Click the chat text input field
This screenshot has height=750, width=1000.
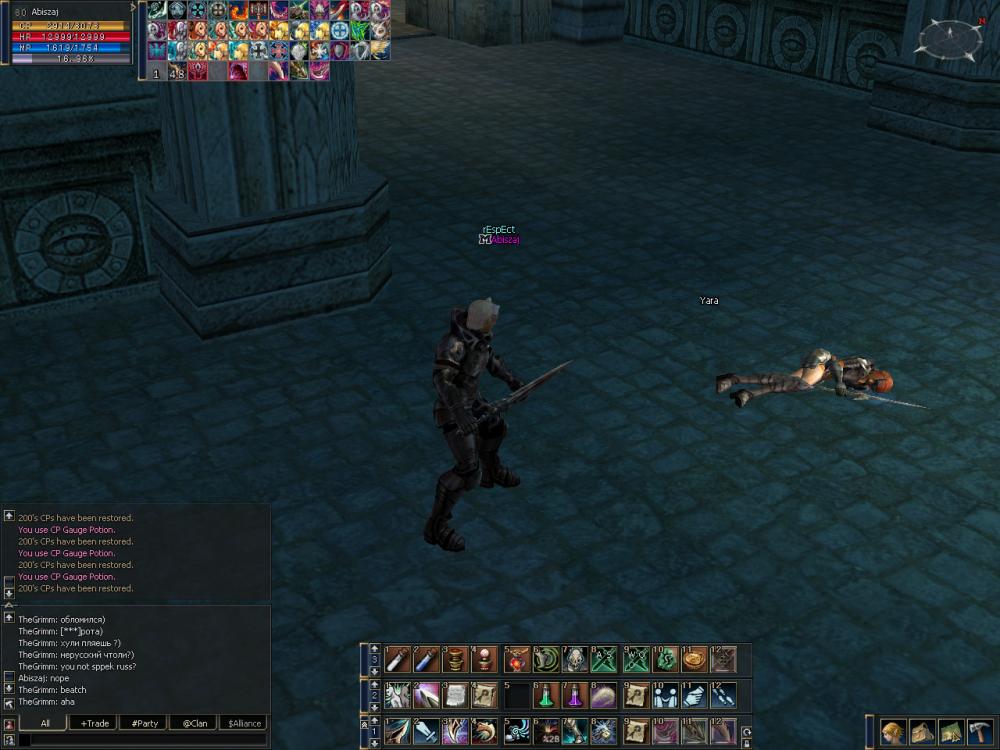[x=142, y=740]
